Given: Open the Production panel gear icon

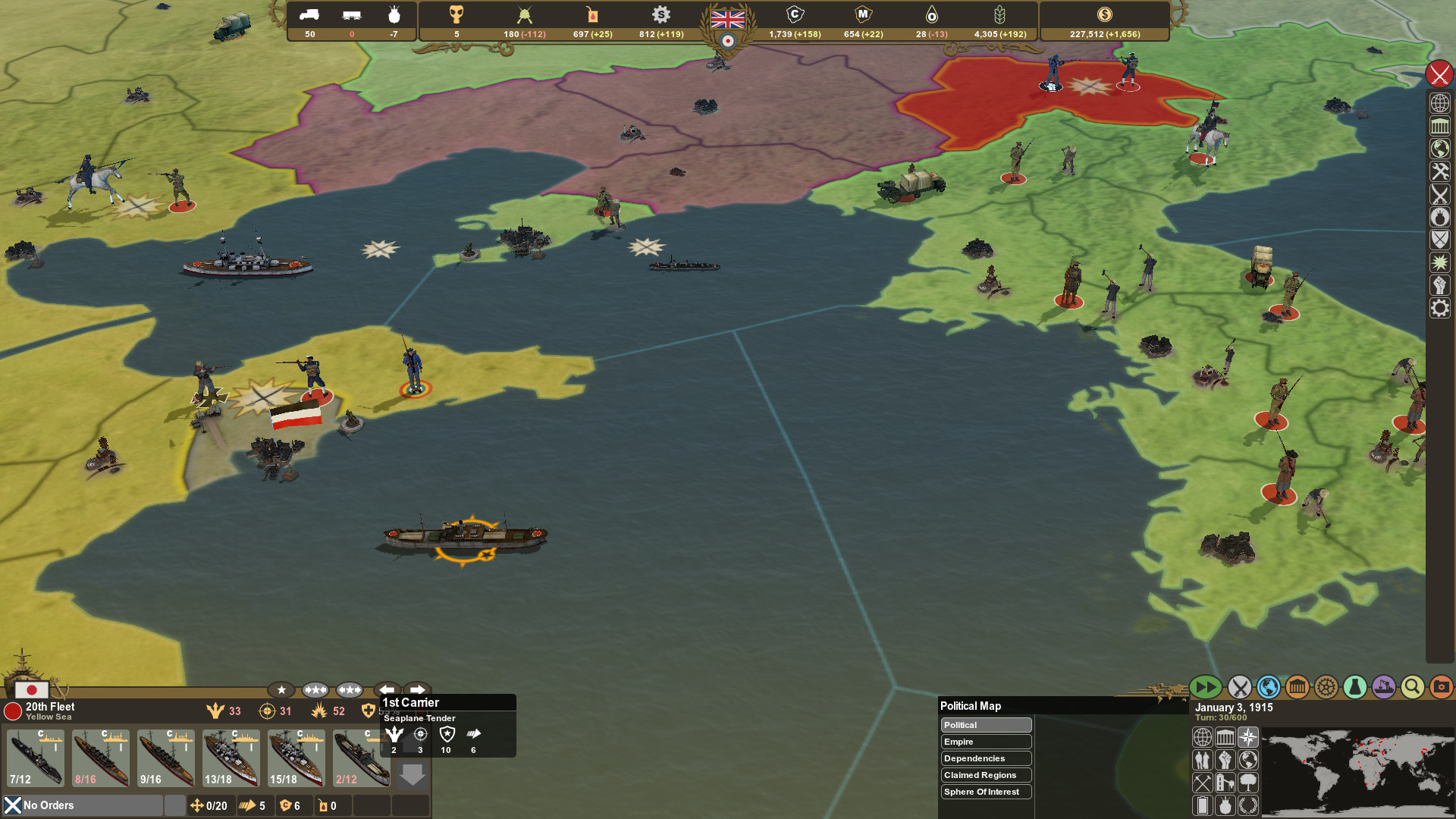Looking at the screenshot, I should click(x=1326, y=687).
